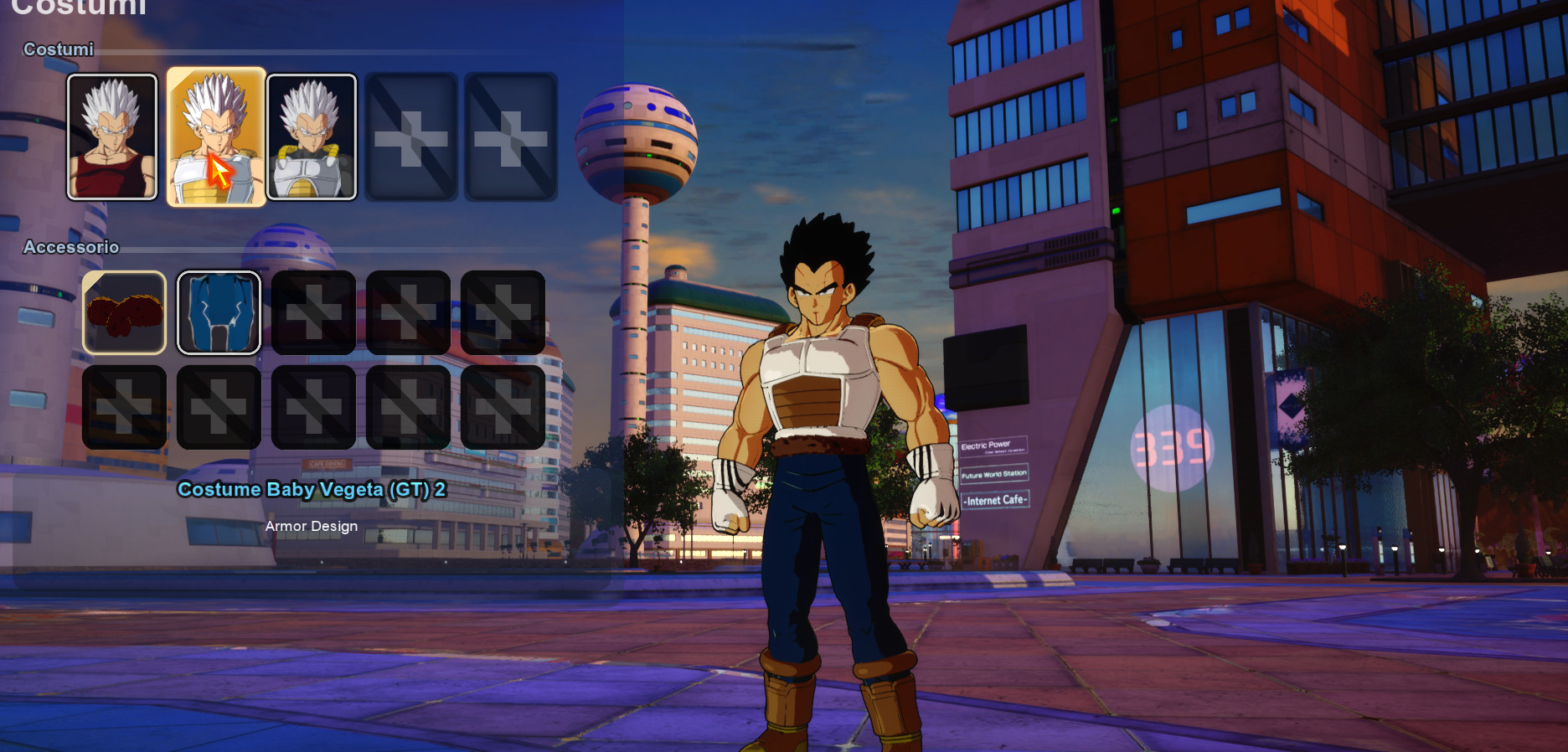Click the Costumi section header
Viewport: 1568px width, 752px height.
click(57, 49)
